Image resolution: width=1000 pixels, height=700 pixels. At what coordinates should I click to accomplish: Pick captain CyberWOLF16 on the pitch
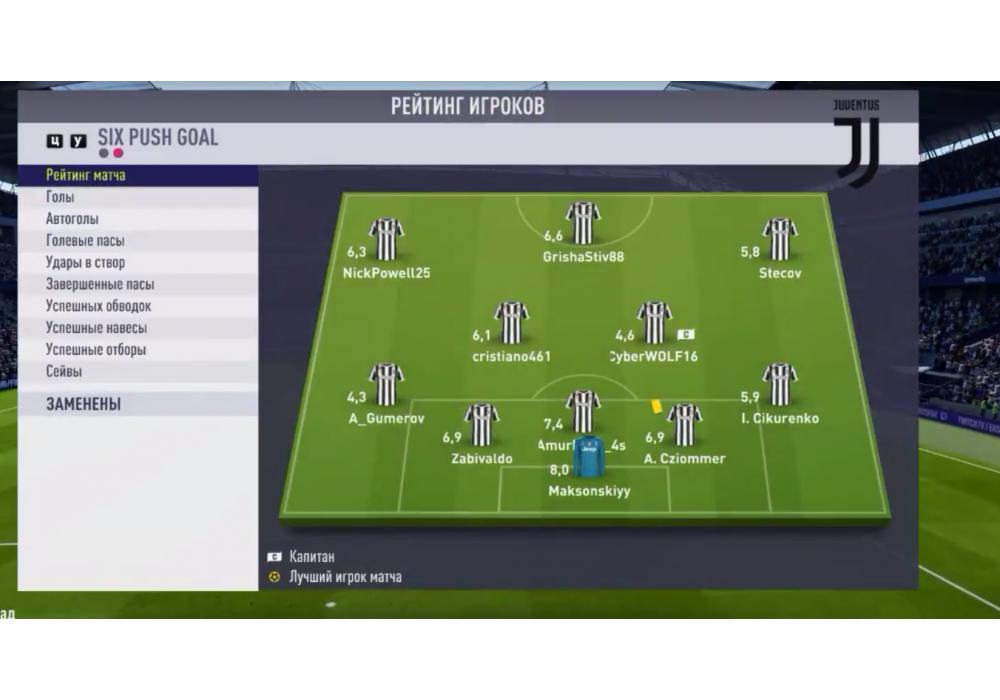point(654,322)
